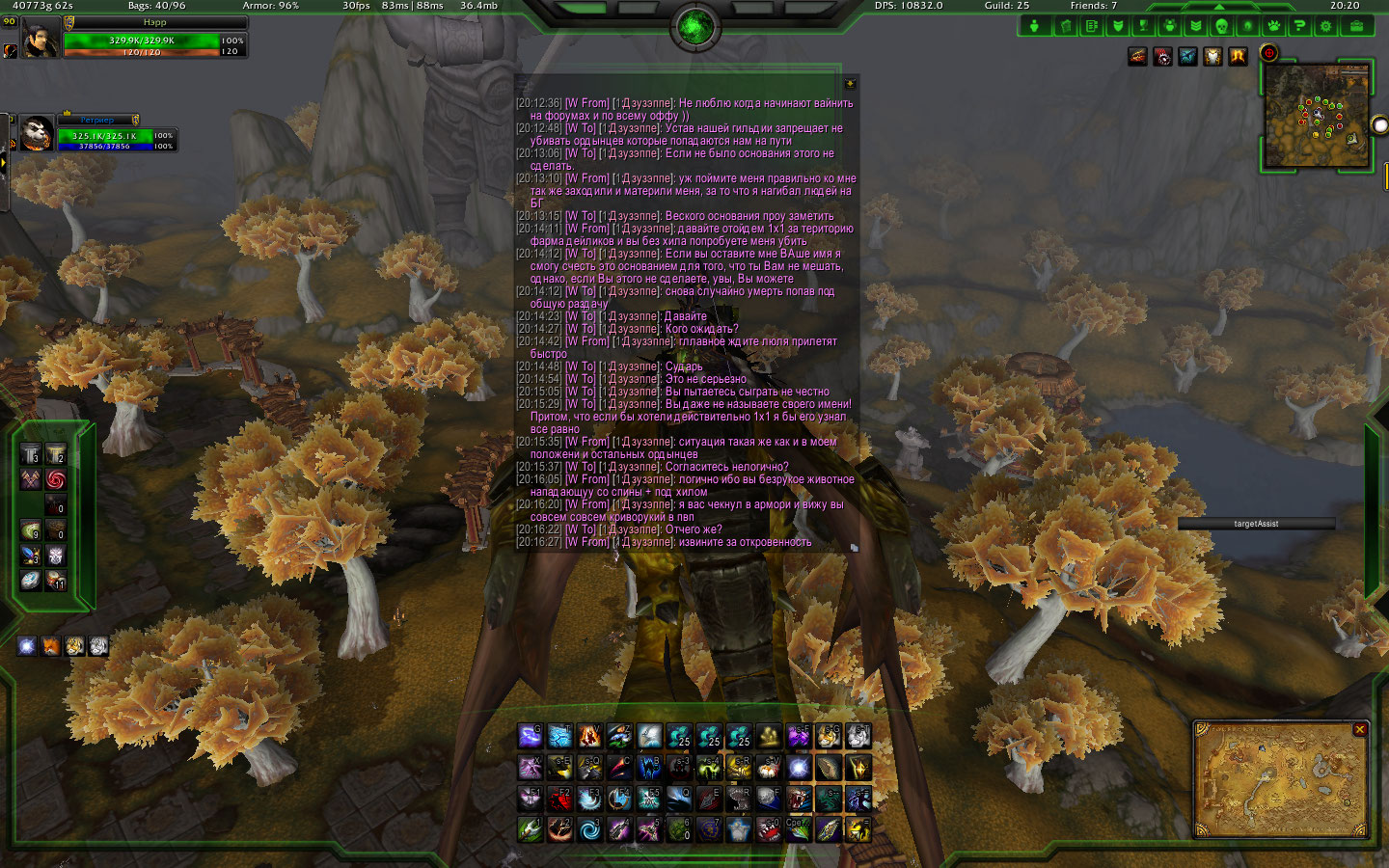This screenshot has width=1389, height=868.
Task: Select the panda target portrait
Action: tap(37, 133)
